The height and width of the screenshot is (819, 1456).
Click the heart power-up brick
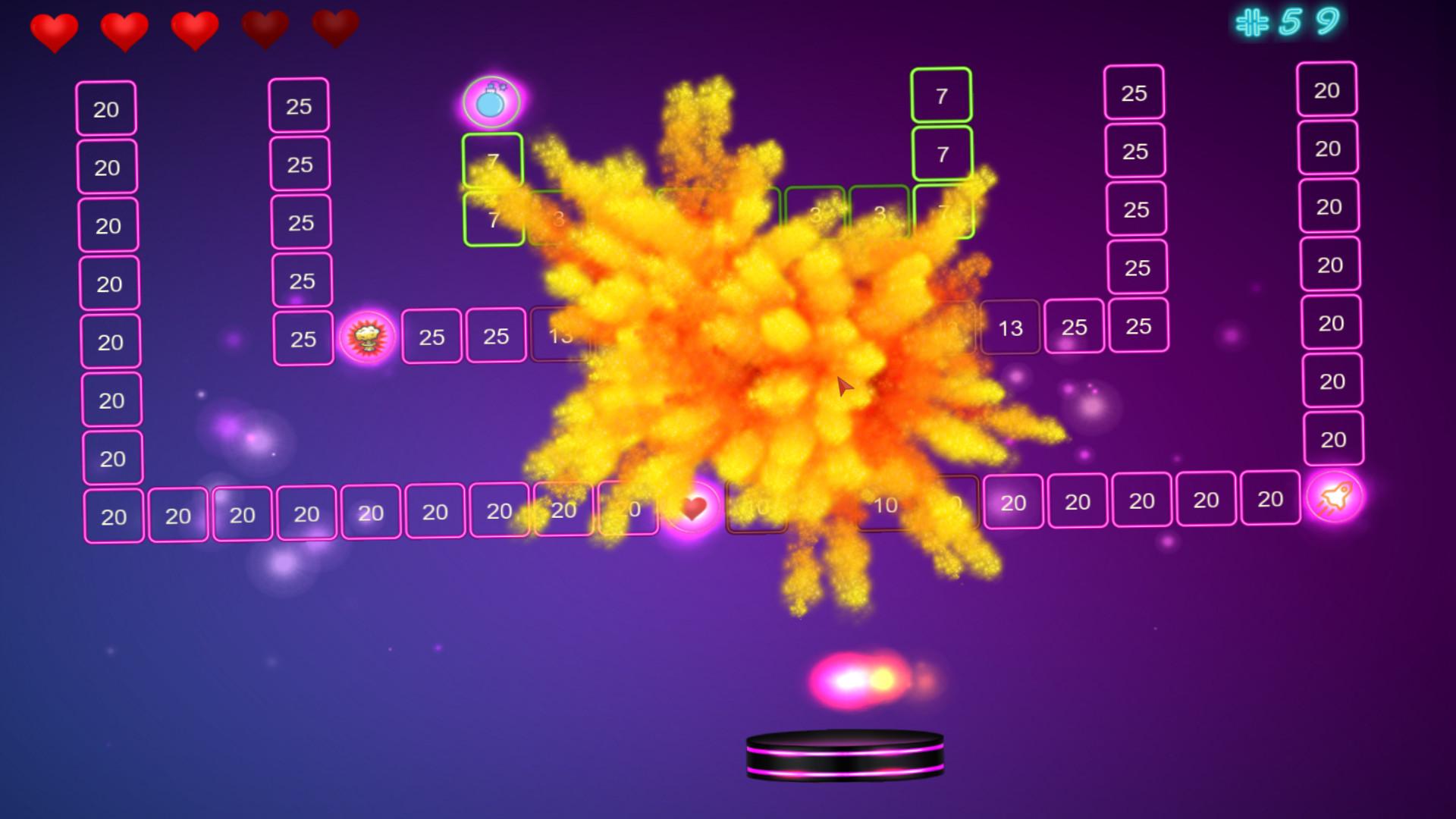coord(692,507)
